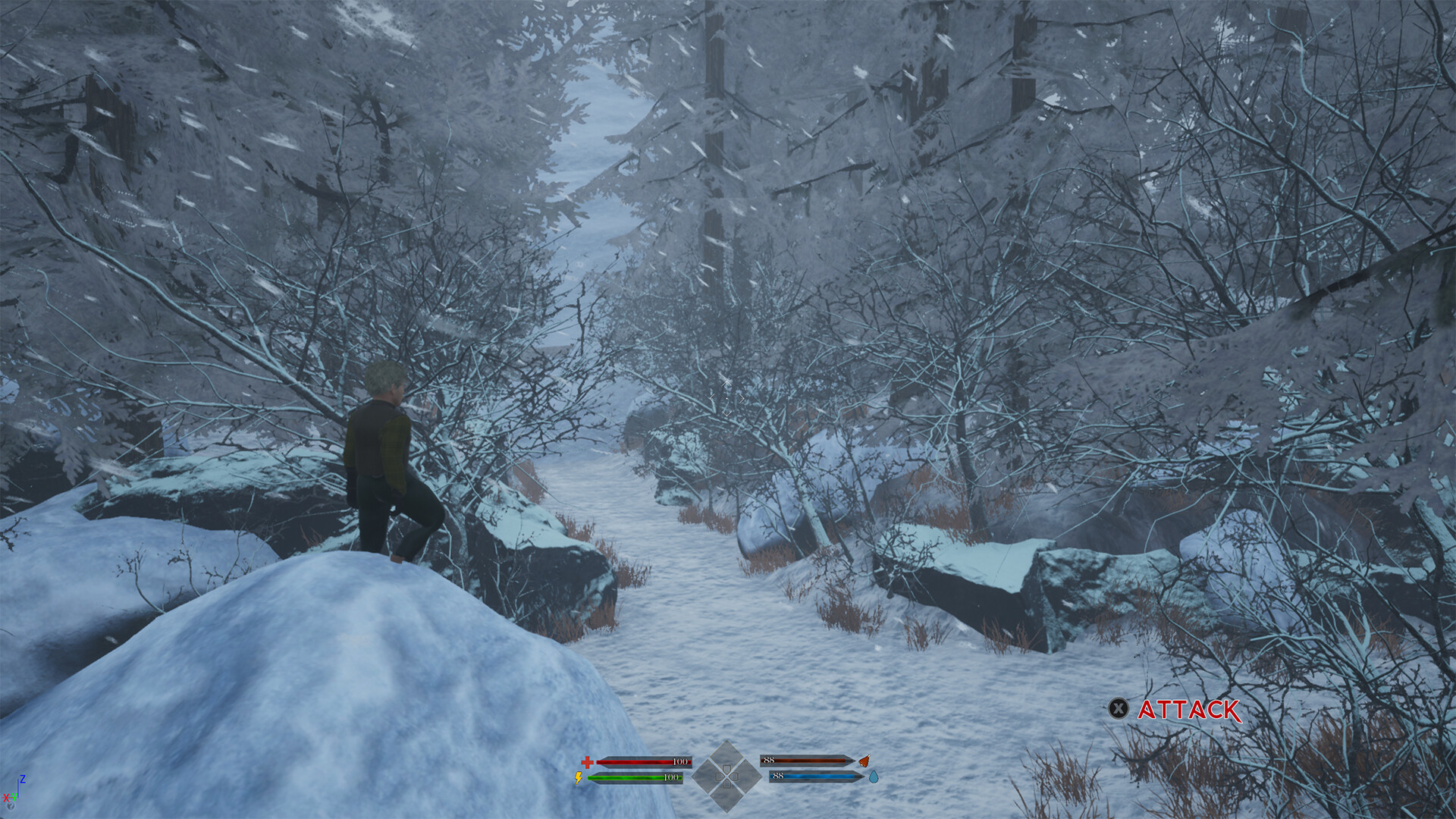The image size is (1456, 819).
Task: Click the down segment of the D-pad diamond
Action: point(728,800)
